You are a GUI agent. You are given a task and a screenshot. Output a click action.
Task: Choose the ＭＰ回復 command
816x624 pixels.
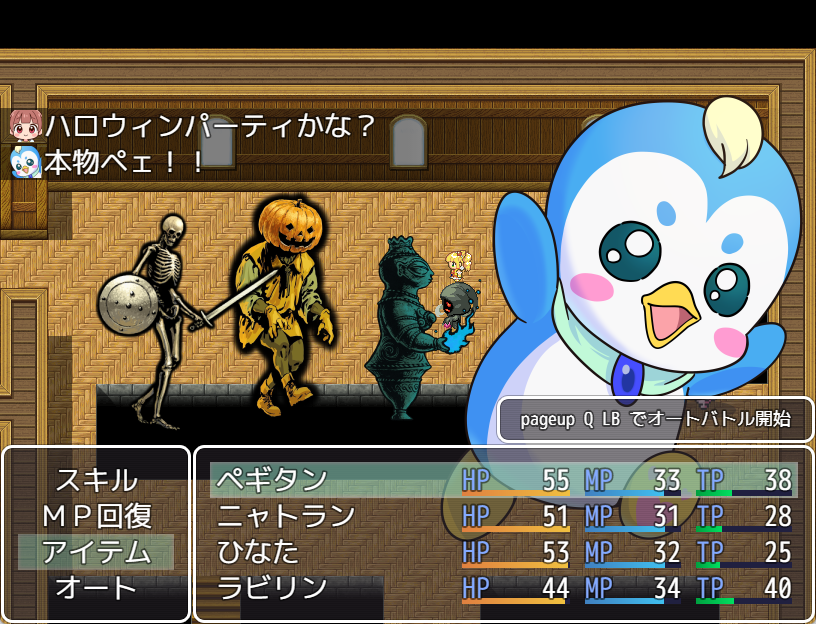pos(96,516)
